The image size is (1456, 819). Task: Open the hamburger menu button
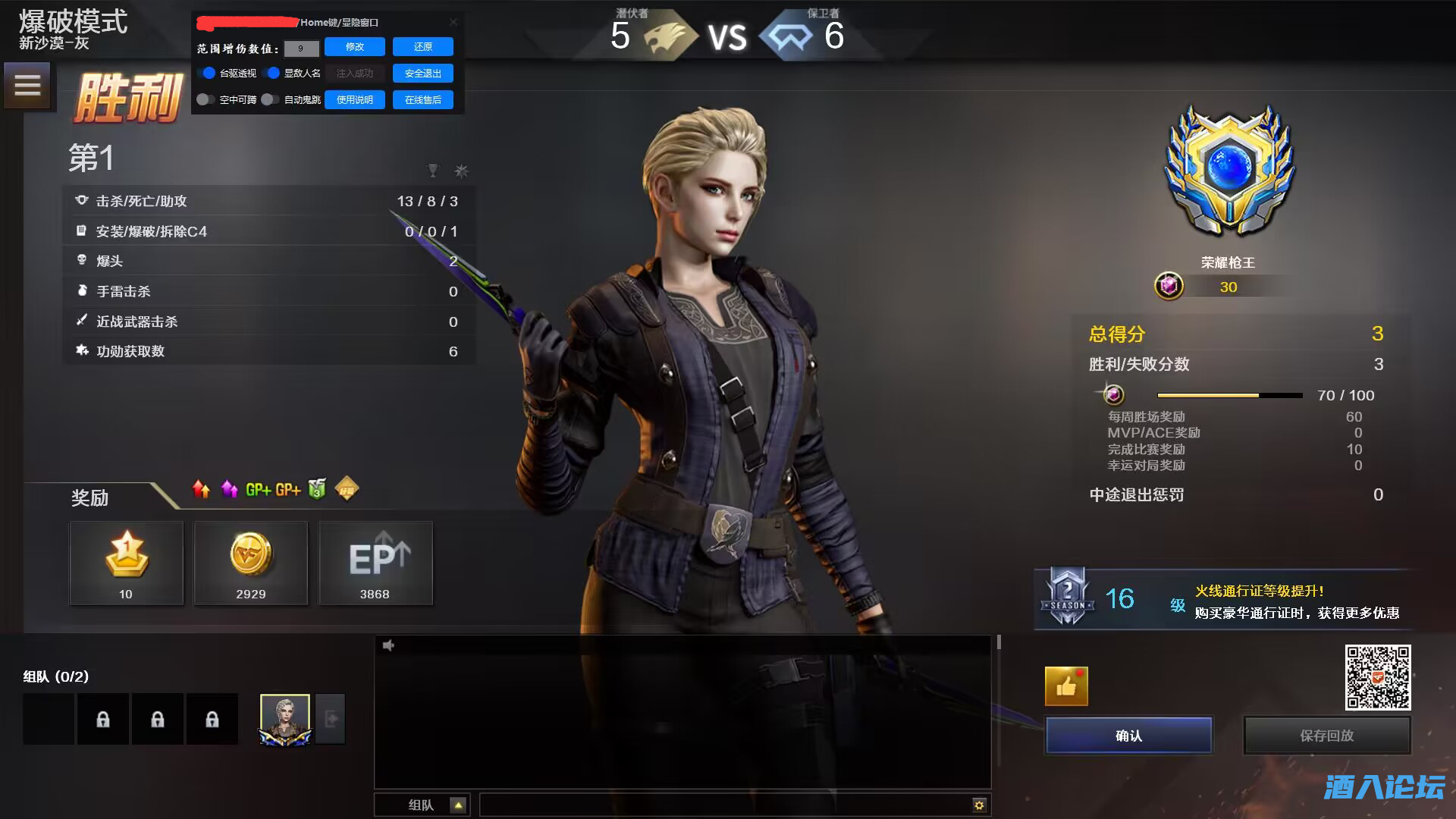[27, 85]
